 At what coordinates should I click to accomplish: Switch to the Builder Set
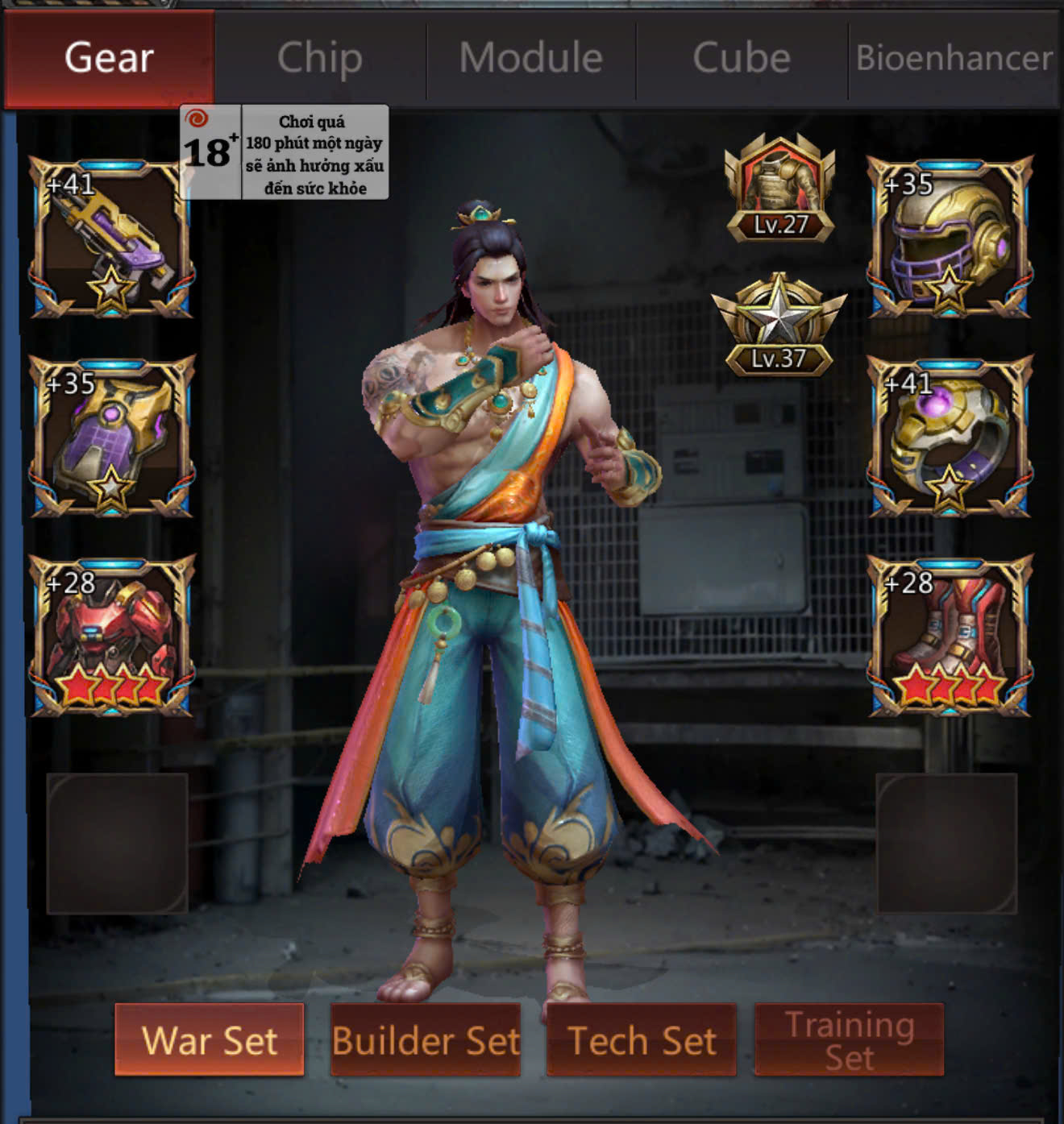pyautogui.click(x=426, y=1039)
